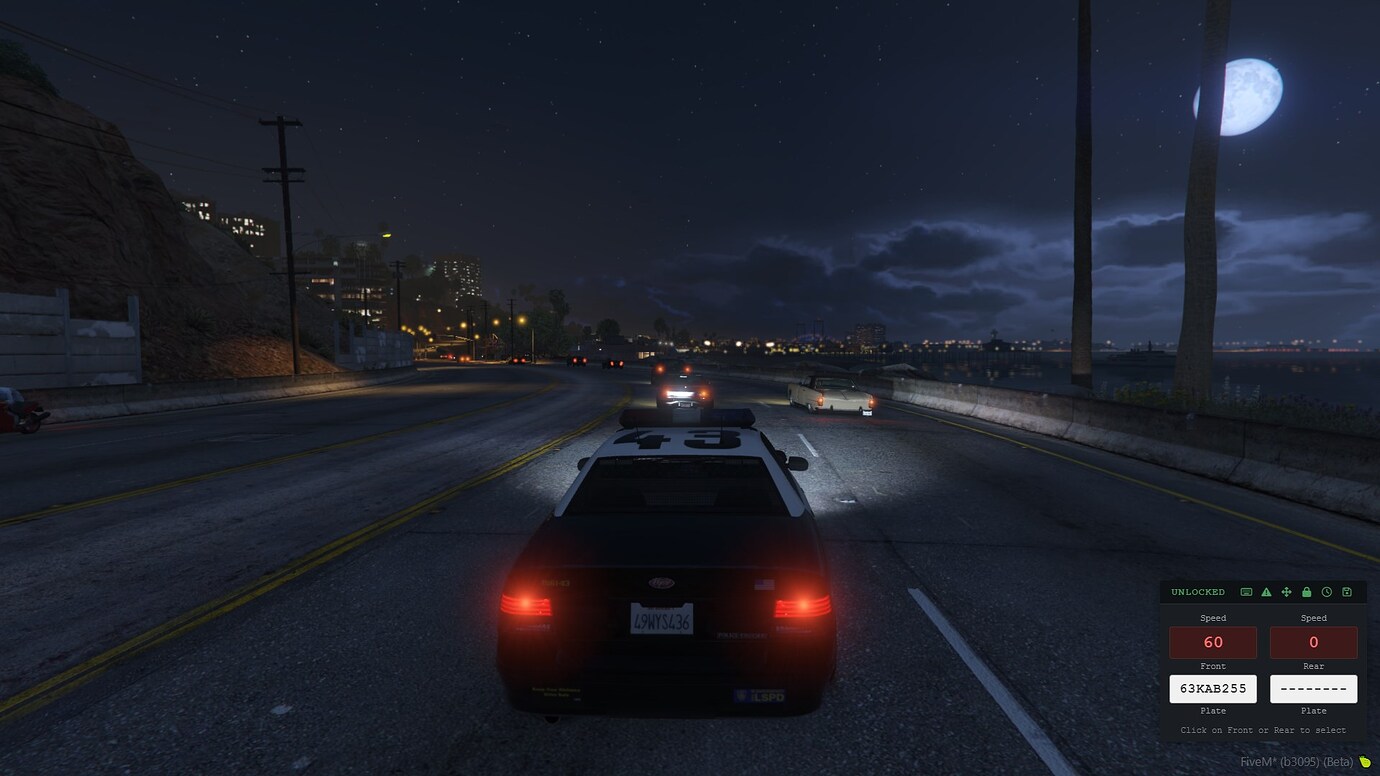Click the green warning triangle icon
Image resolution: width=1380 pixels, height=776 pixels.
pyautogui.click(x=1267, y=591)
